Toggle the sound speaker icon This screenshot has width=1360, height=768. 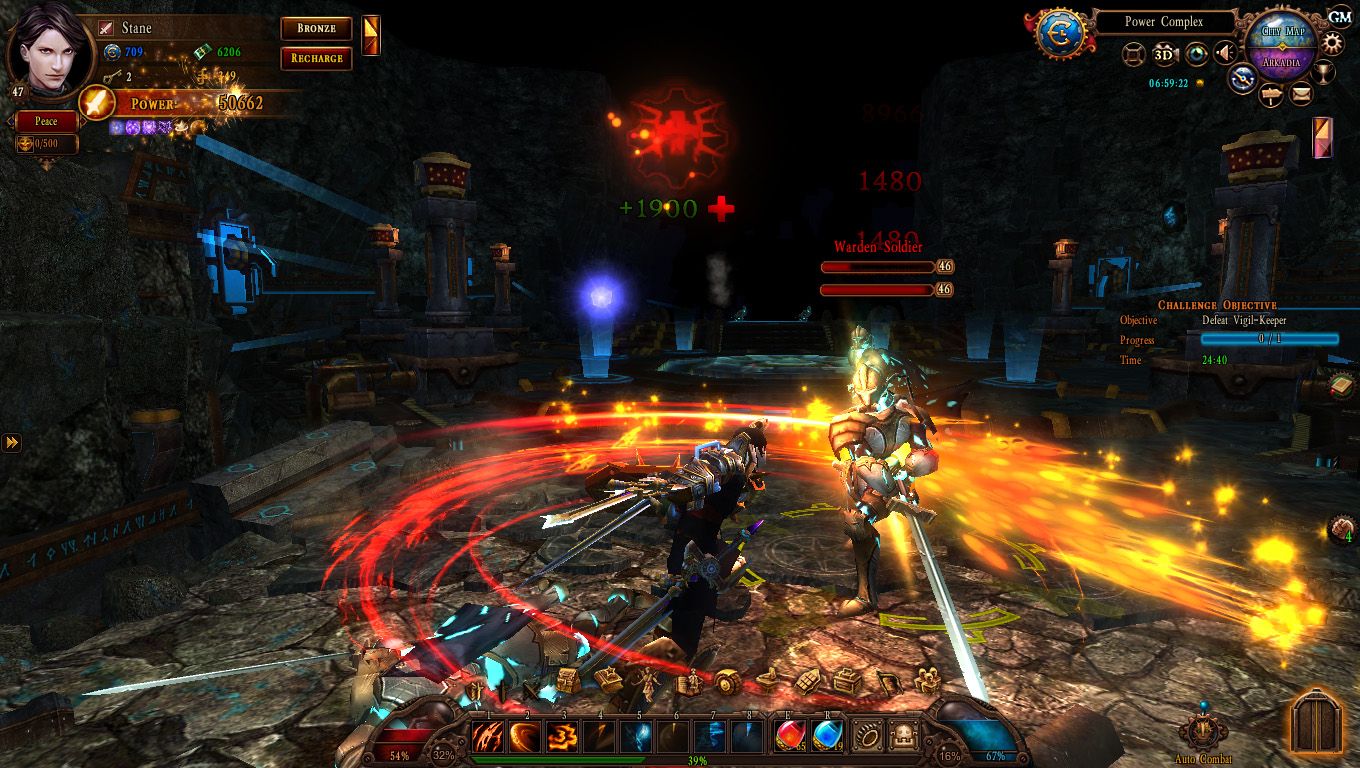coord(1225,54)
